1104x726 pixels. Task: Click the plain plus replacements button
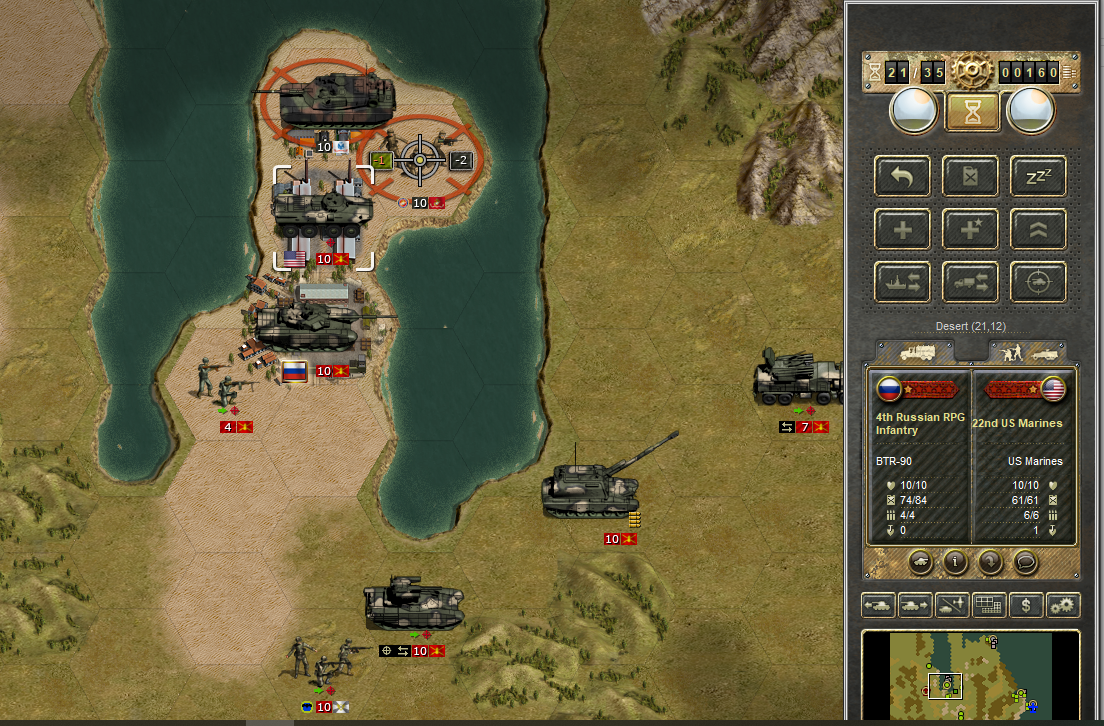coord(903,229)
